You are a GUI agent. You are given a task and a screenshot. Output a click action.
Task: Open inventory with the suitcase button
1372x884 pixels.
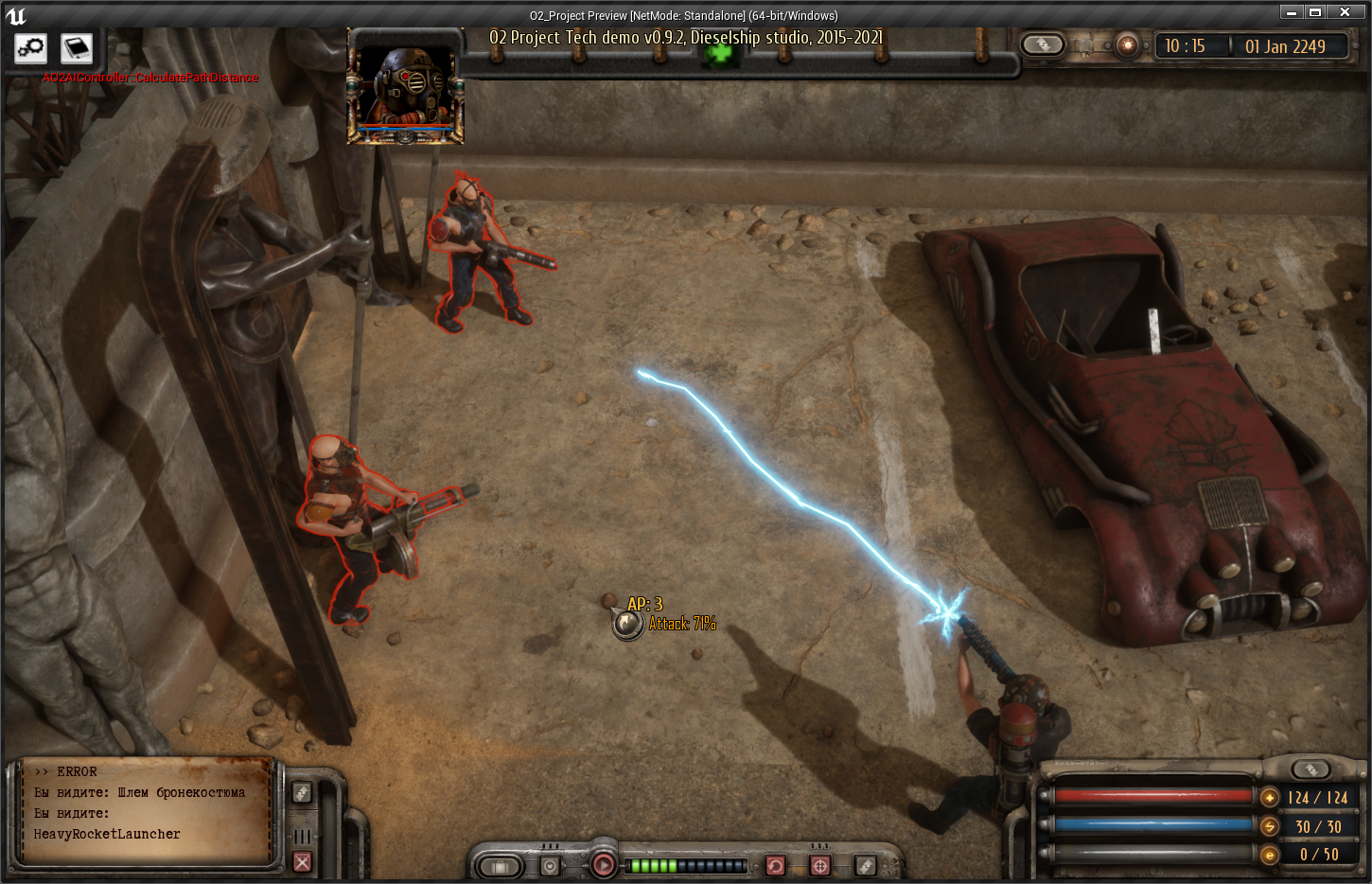500,866
